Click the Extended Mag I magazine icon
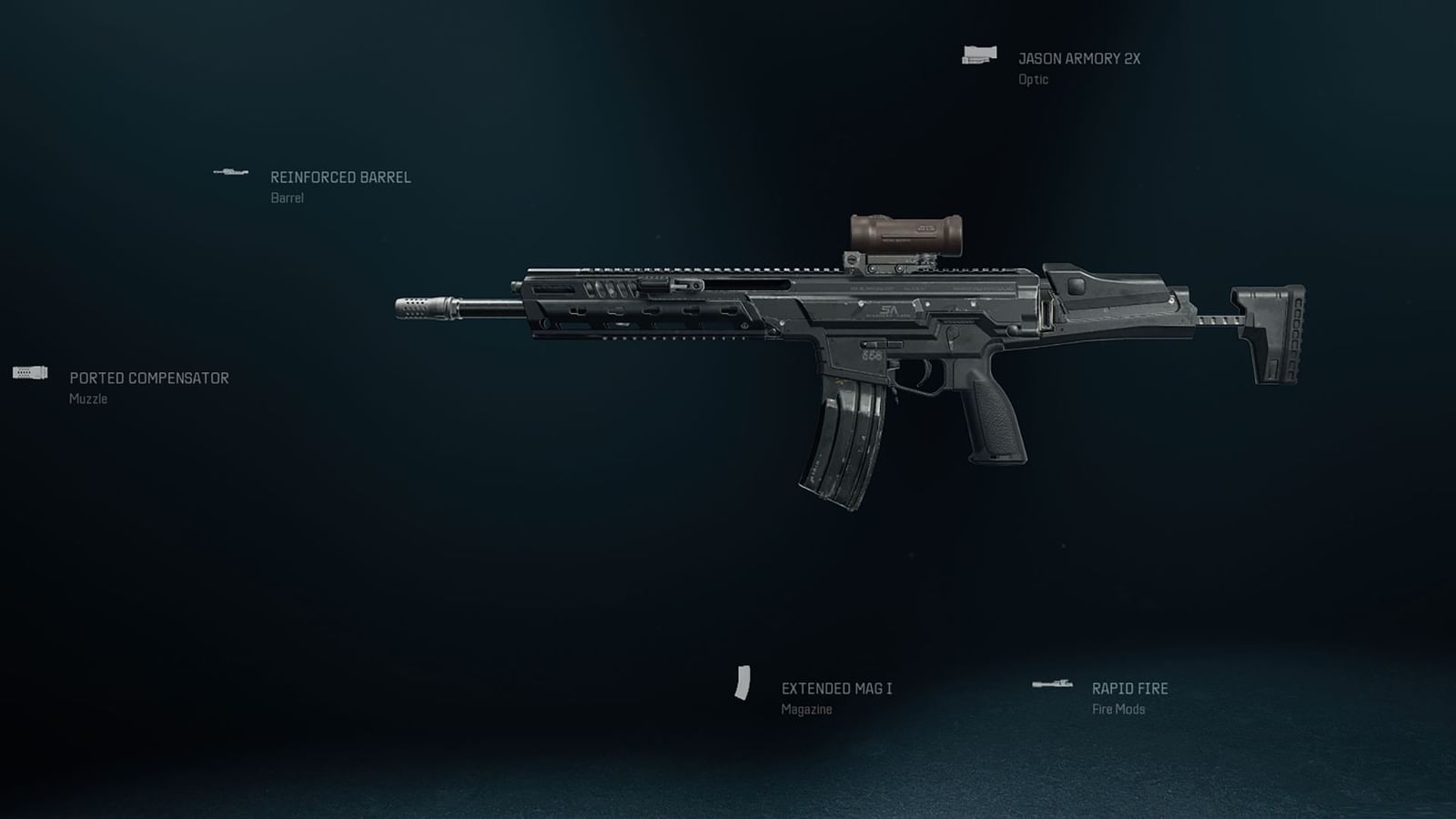Image resolution: width=1456 pixels, height=819 pixels. (x=743, y=682)
